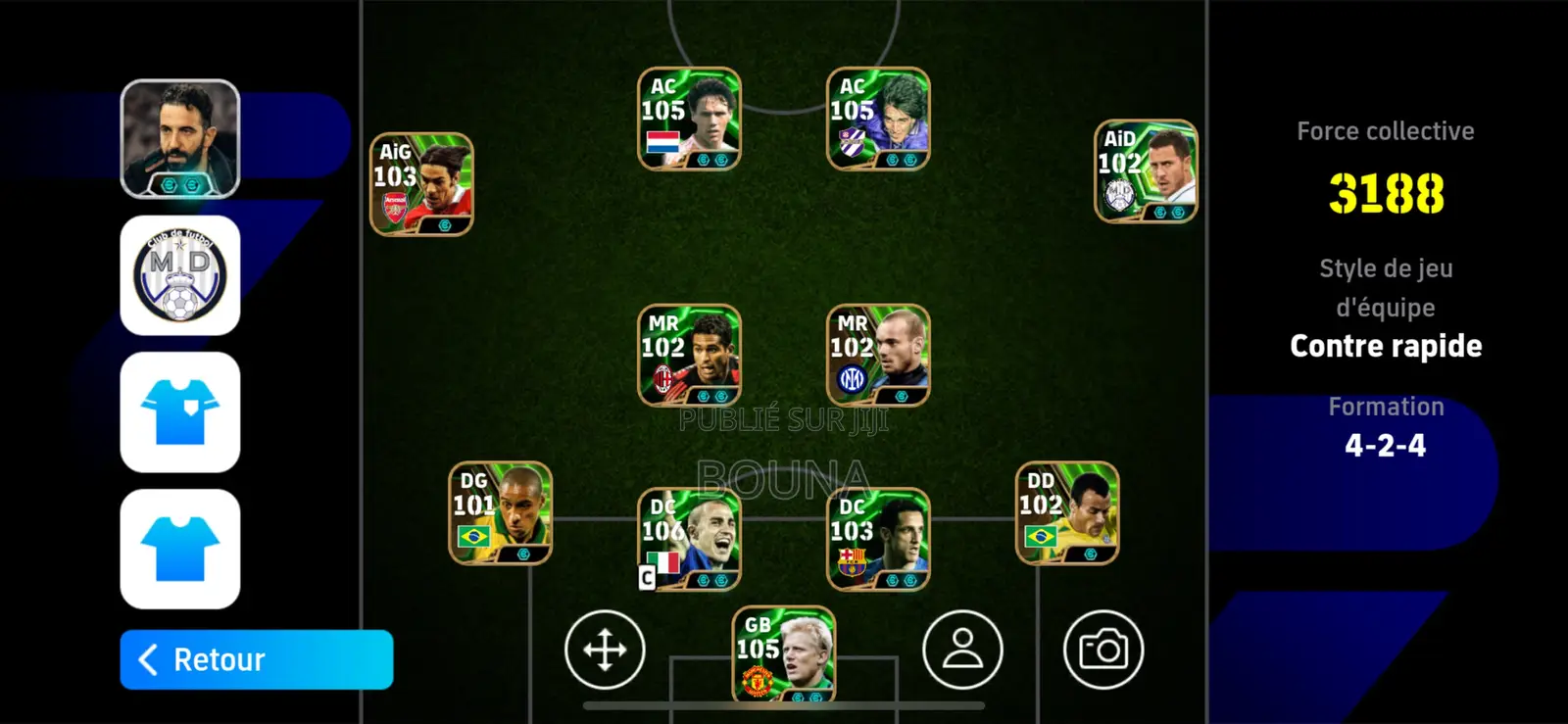Select the MD club de futbol emblem

click(180, 275)
